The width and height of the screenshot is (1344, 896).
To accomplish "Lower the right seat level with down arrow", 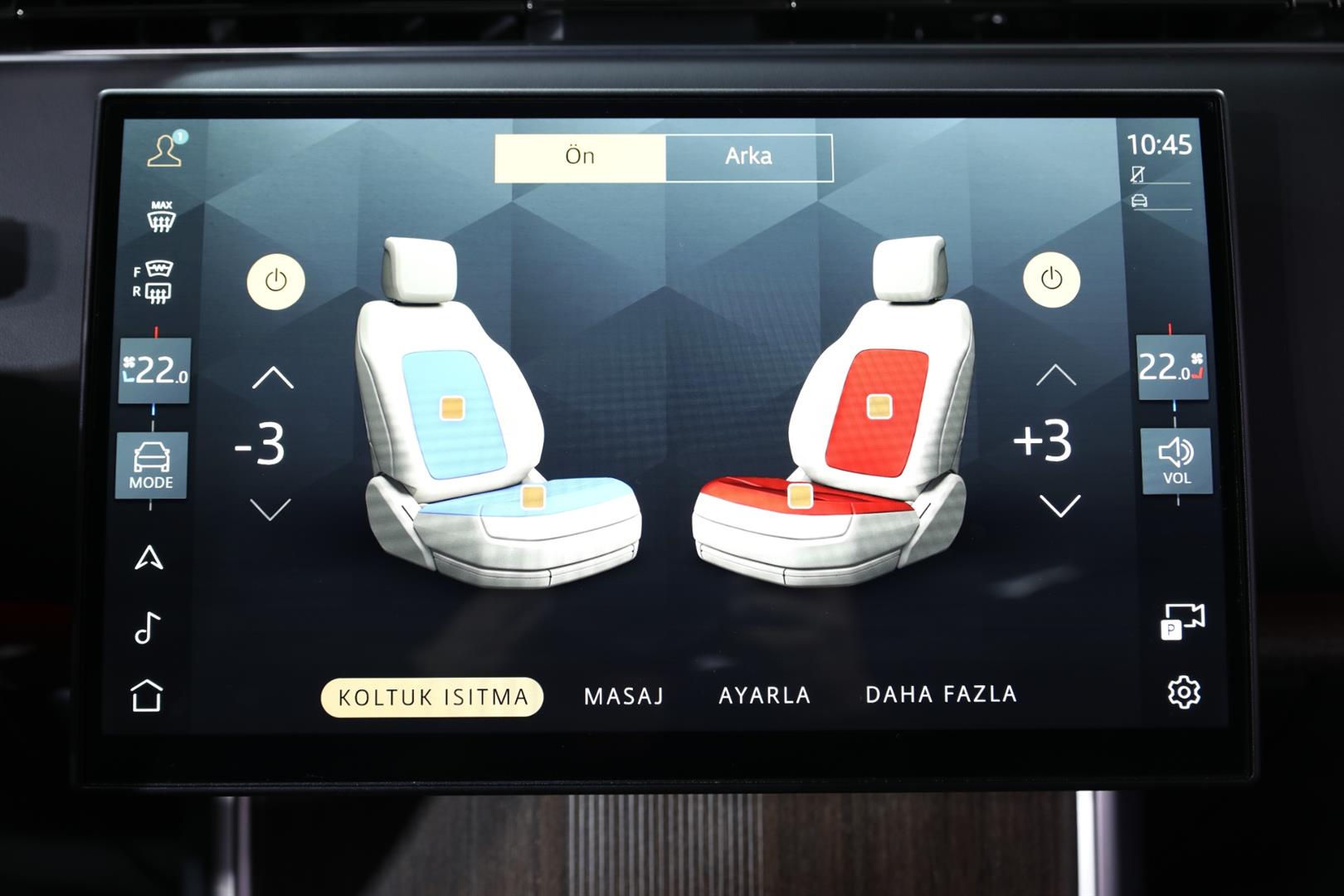I will [x=1059, y=505].
